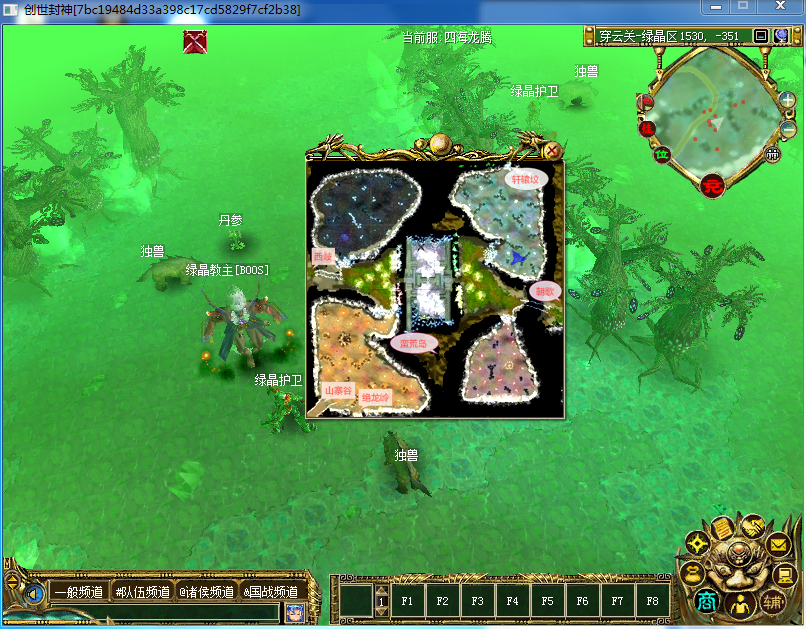The width and height of the screenshot is (806, 629).
Task: Close the world map window
Action: coord(552,151)
